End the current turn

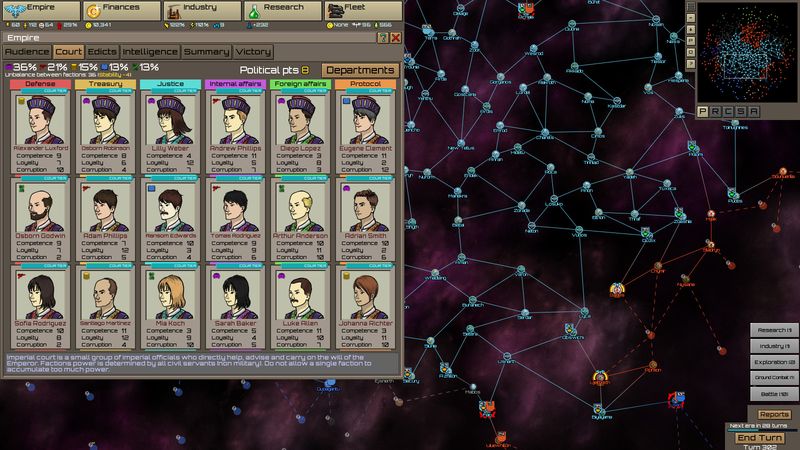760,438
